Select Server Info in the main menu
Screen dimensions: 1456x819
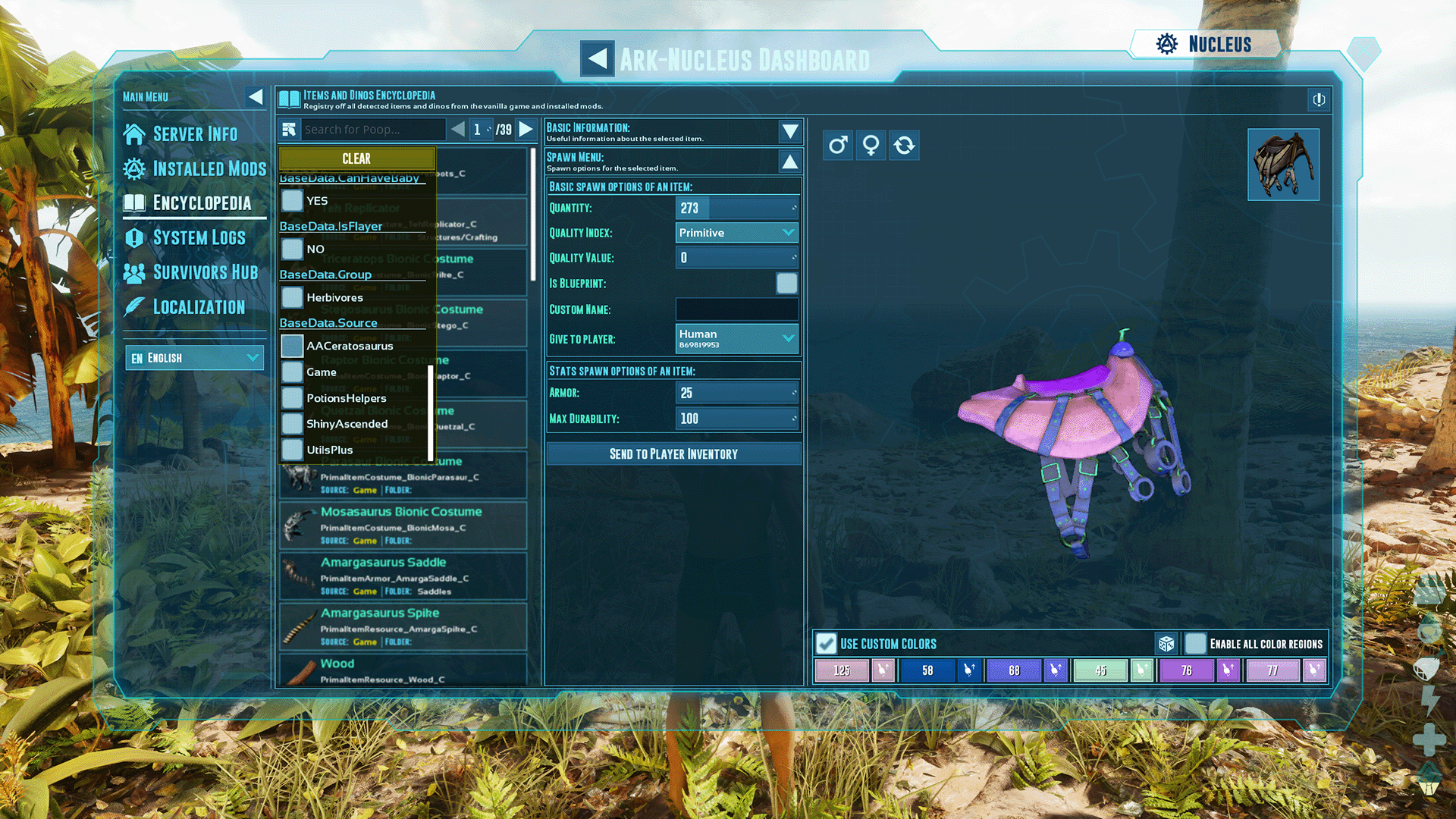coord(195,133)
